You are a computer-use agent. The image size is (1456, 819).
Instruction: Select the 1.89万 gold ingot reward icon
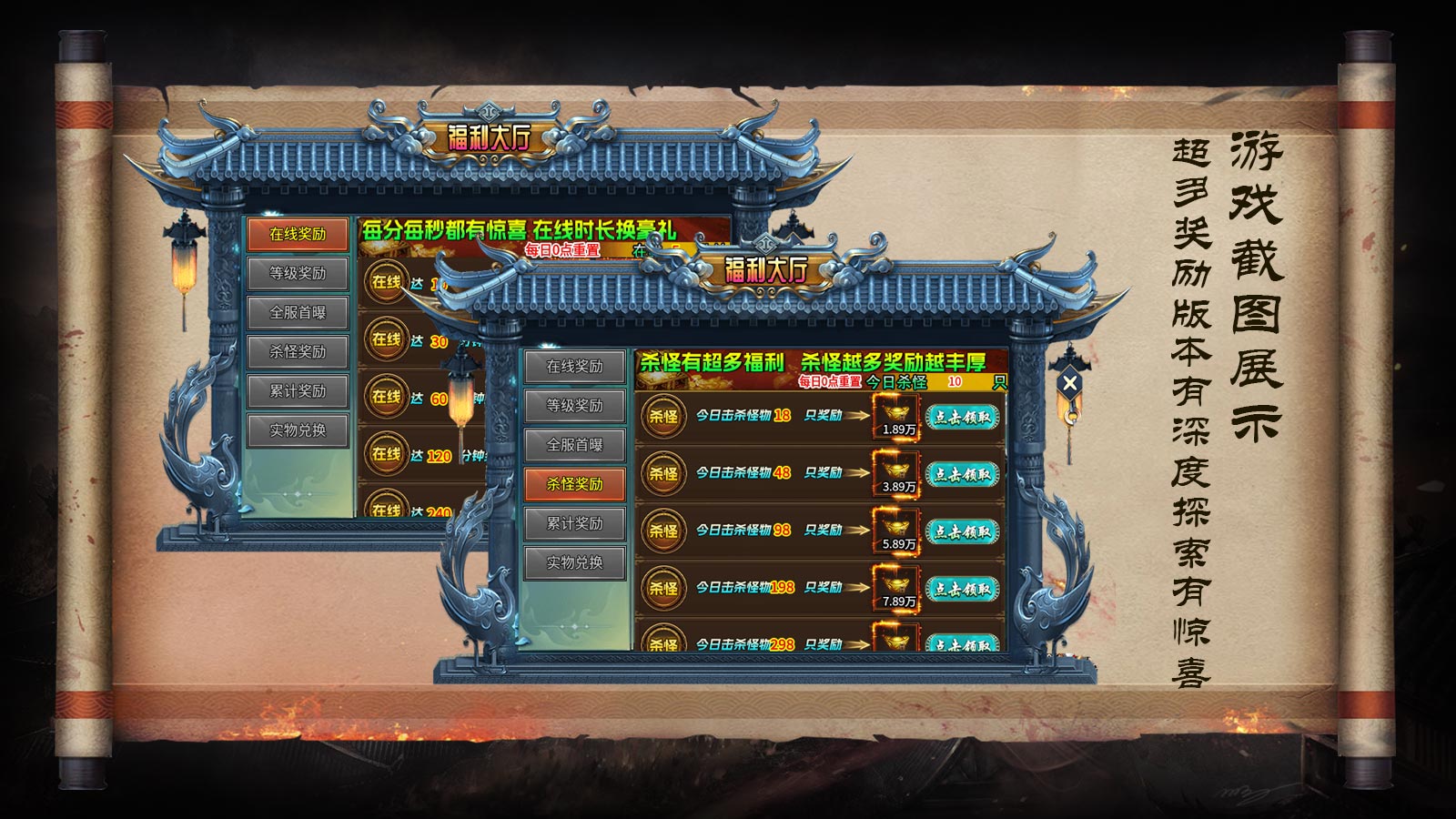pos(896,417)
